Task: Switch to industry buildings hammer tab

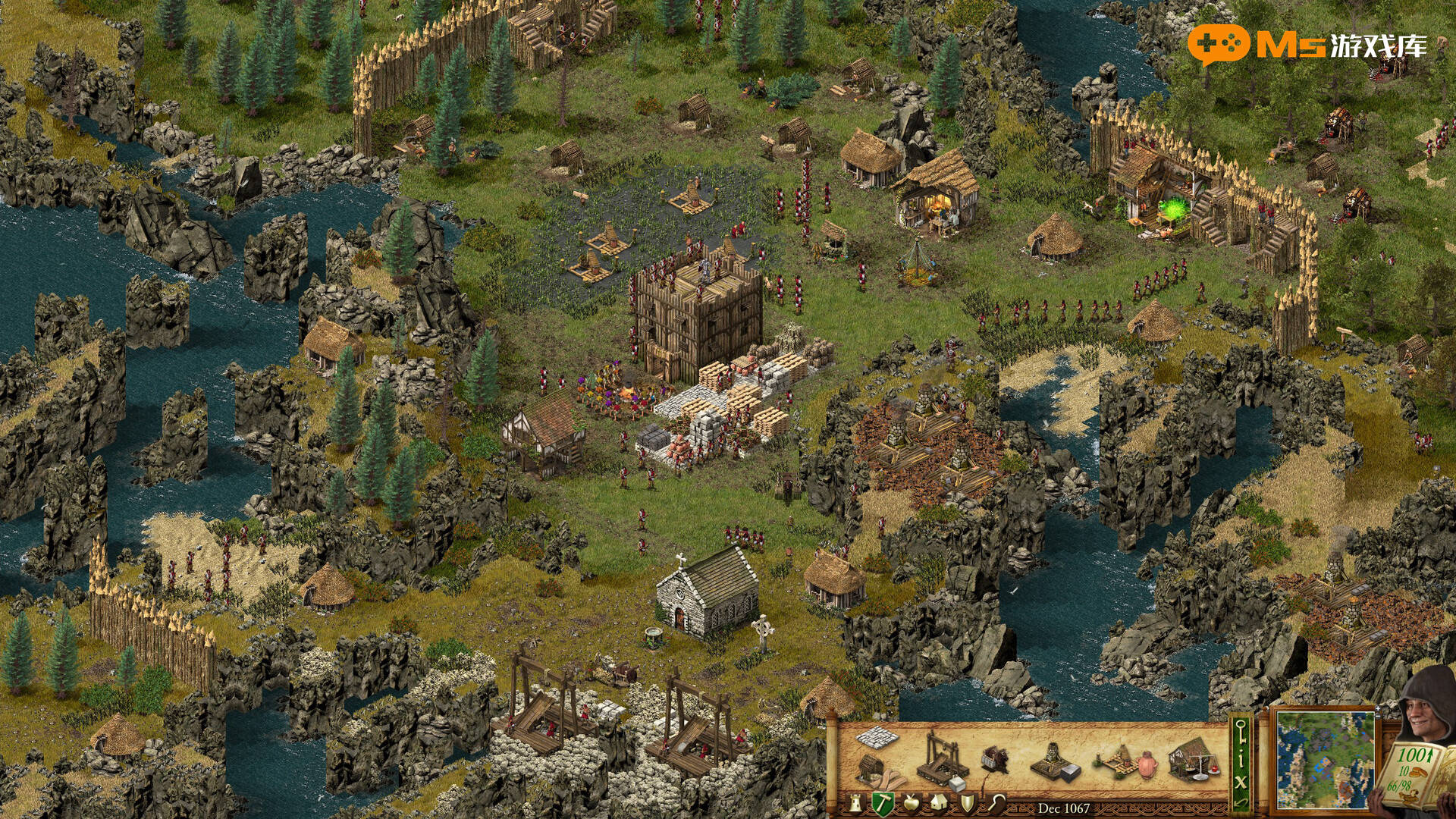Action: click(882, 804)
